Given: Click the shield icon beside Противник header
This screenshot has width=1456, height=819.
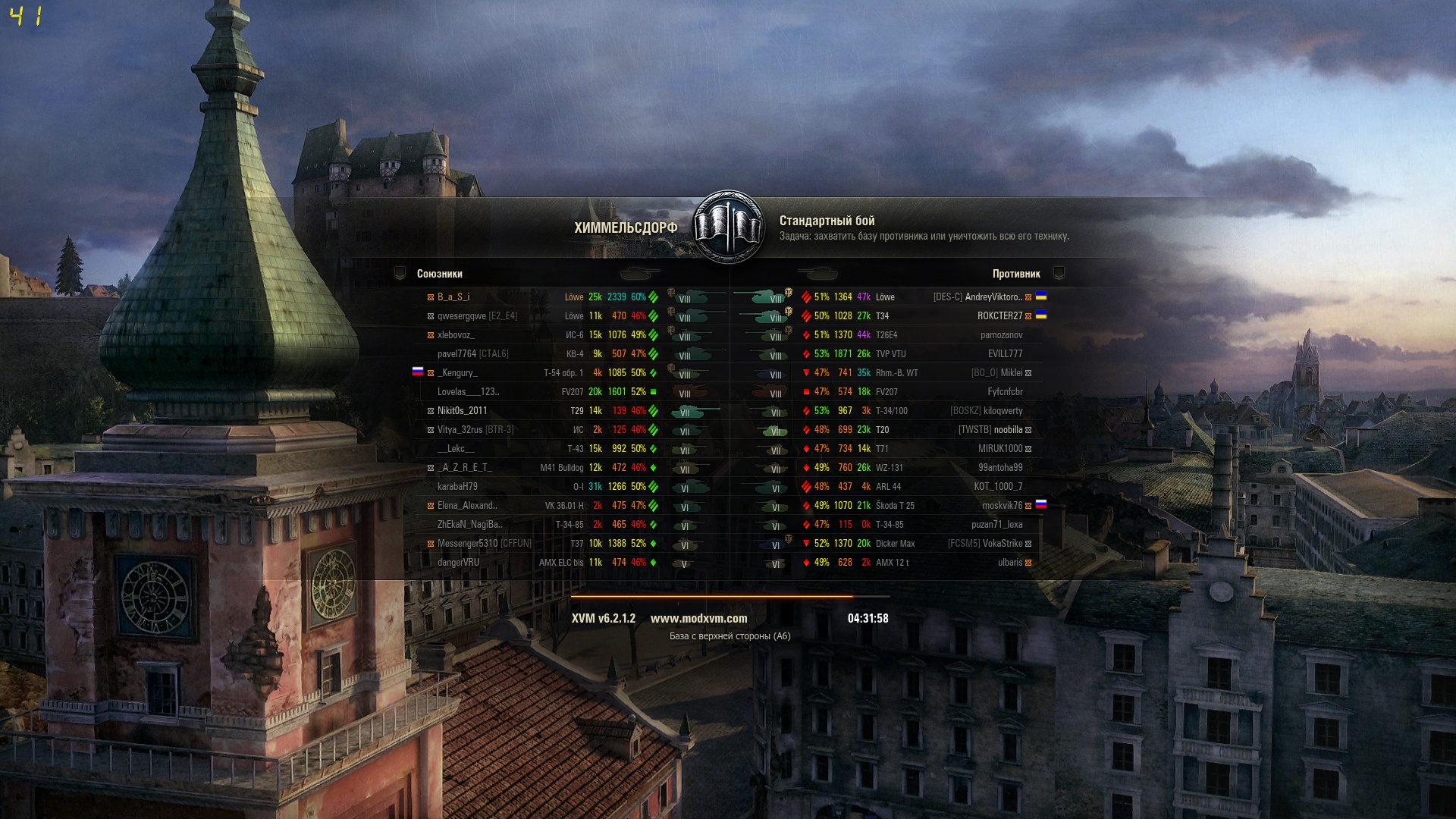Looking at the screenshot, I should (1059, 274).
